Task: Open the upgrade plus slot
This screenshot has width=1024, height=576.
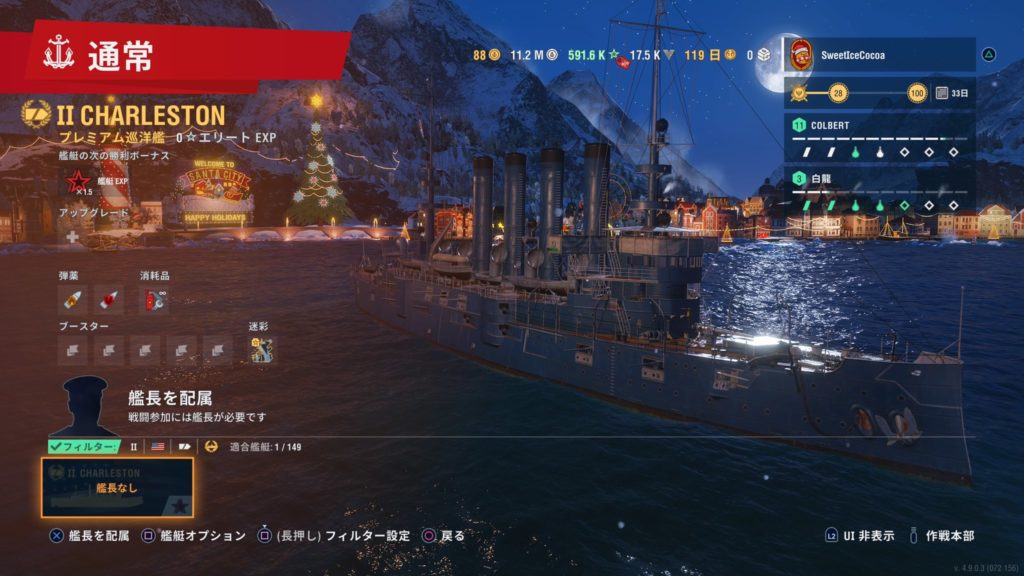Action: tap(73, 237)
